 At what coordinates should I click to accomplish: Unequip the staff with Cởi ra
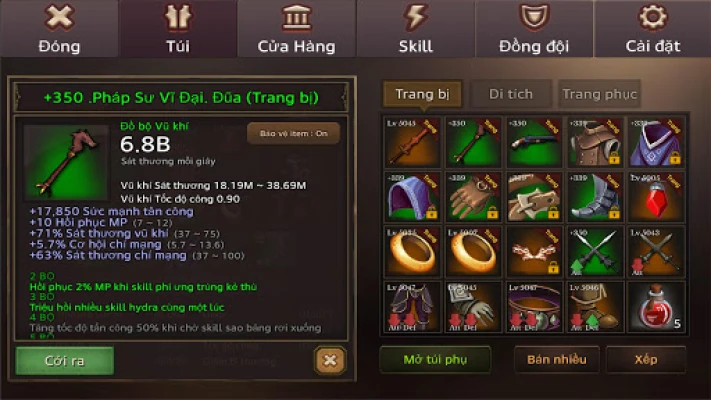click(64, 360)
